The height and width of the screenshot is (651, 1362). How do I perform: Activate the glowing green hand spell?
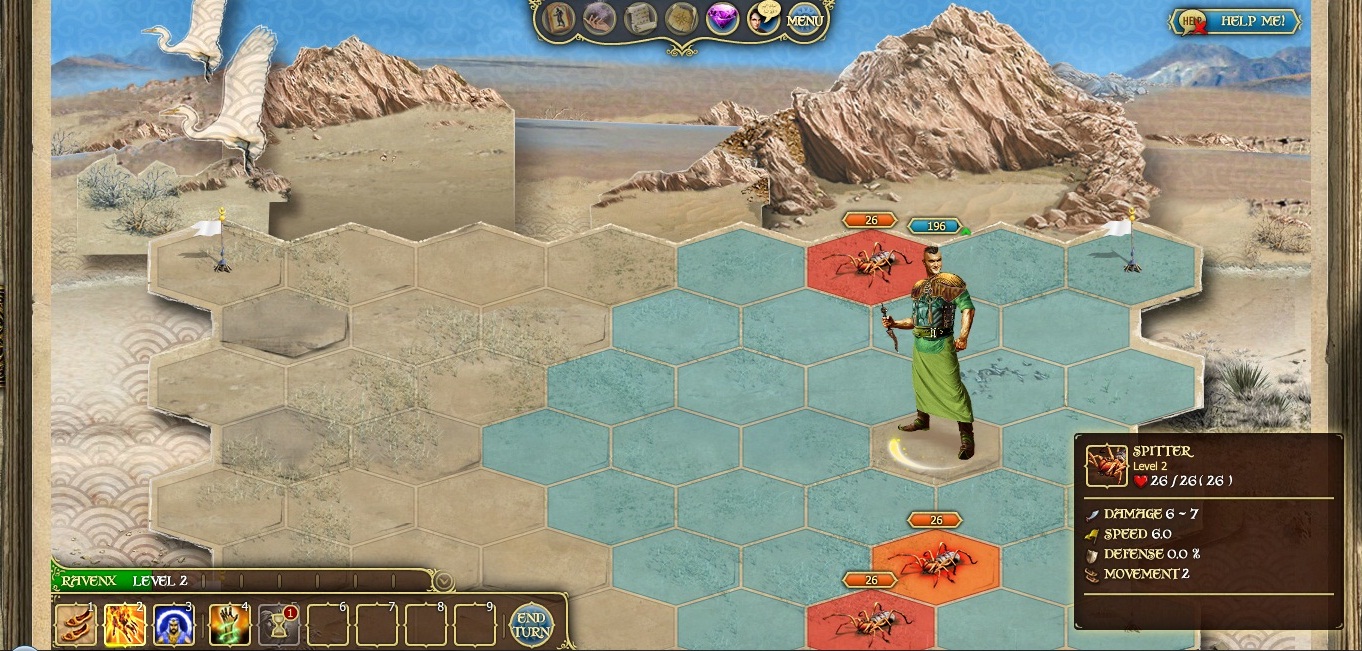229,626
